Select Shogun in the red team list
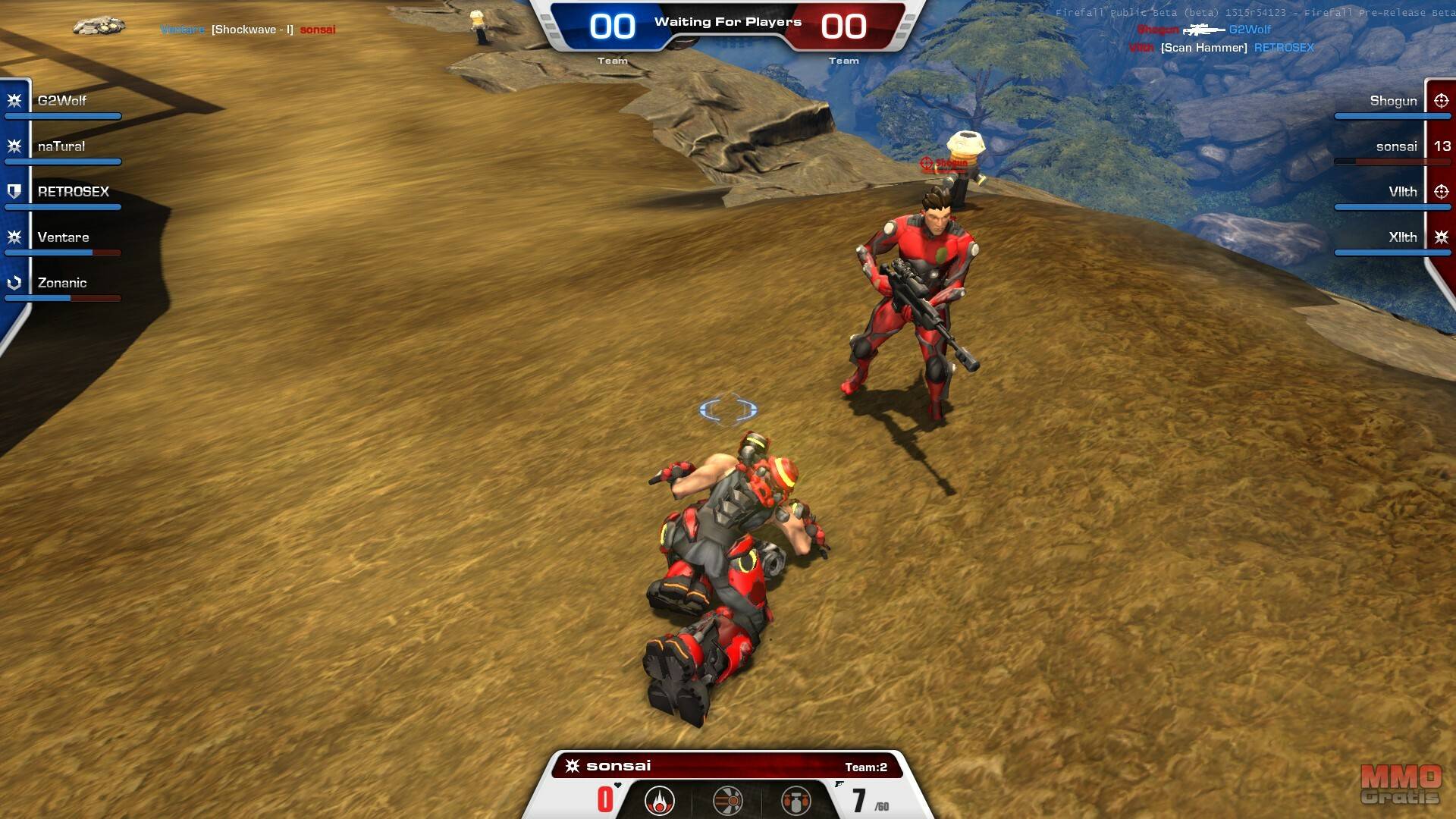Image resolution: width=1456 pixels, height=819 pixels. click(x=1393, y=101)
